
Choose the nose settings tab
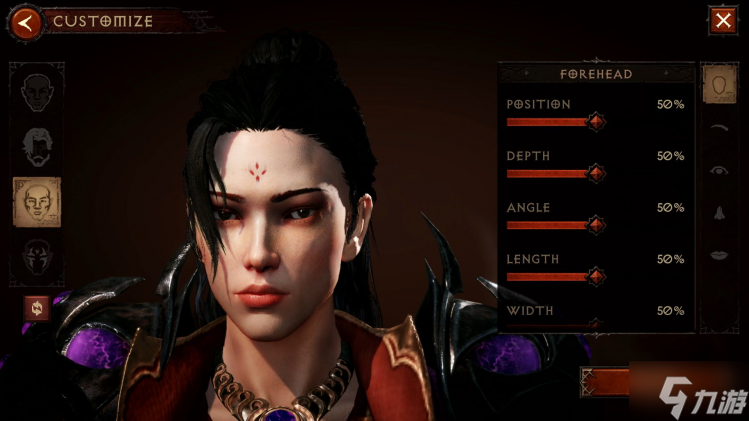tap(718, 213)
